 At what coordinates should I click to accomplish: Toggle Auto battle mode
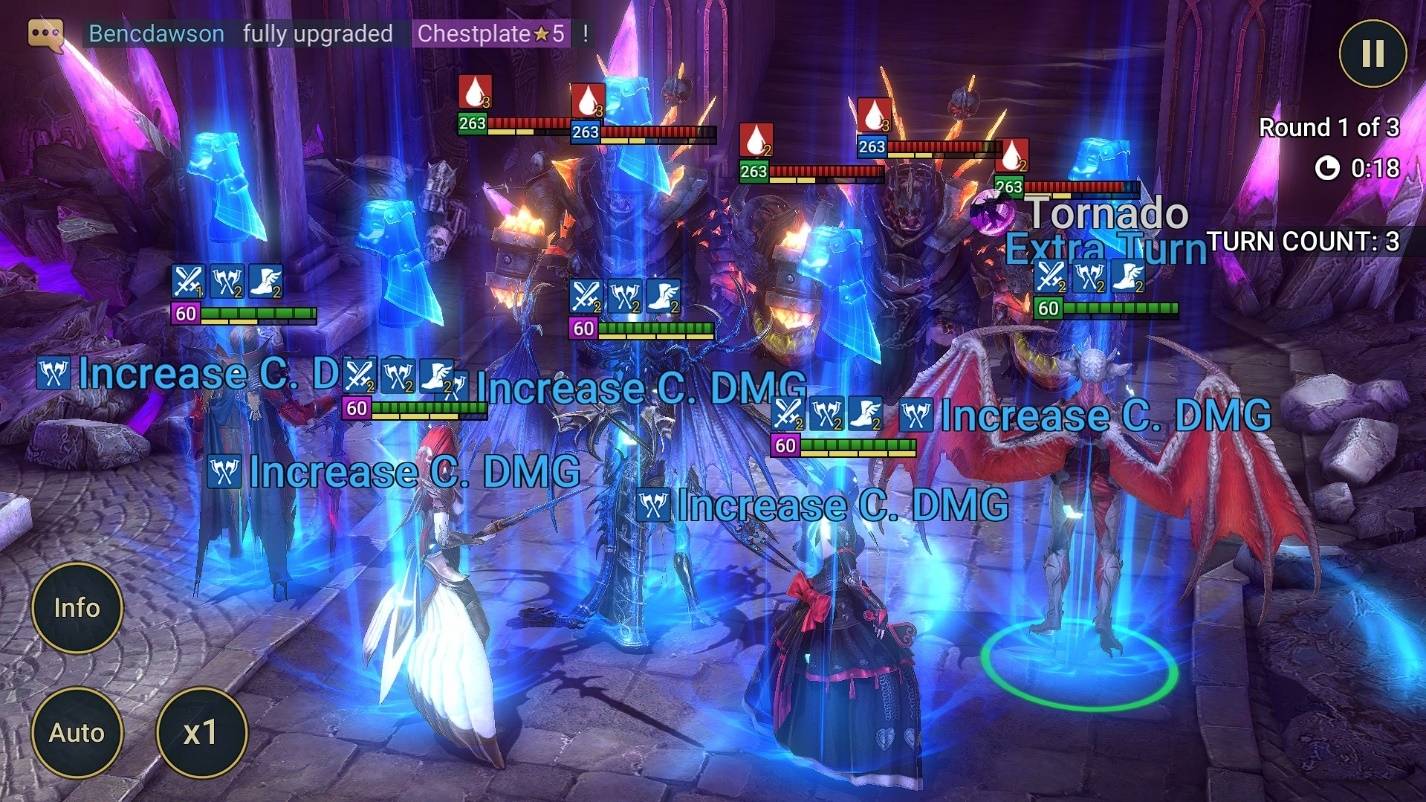[x=77, y=733]
